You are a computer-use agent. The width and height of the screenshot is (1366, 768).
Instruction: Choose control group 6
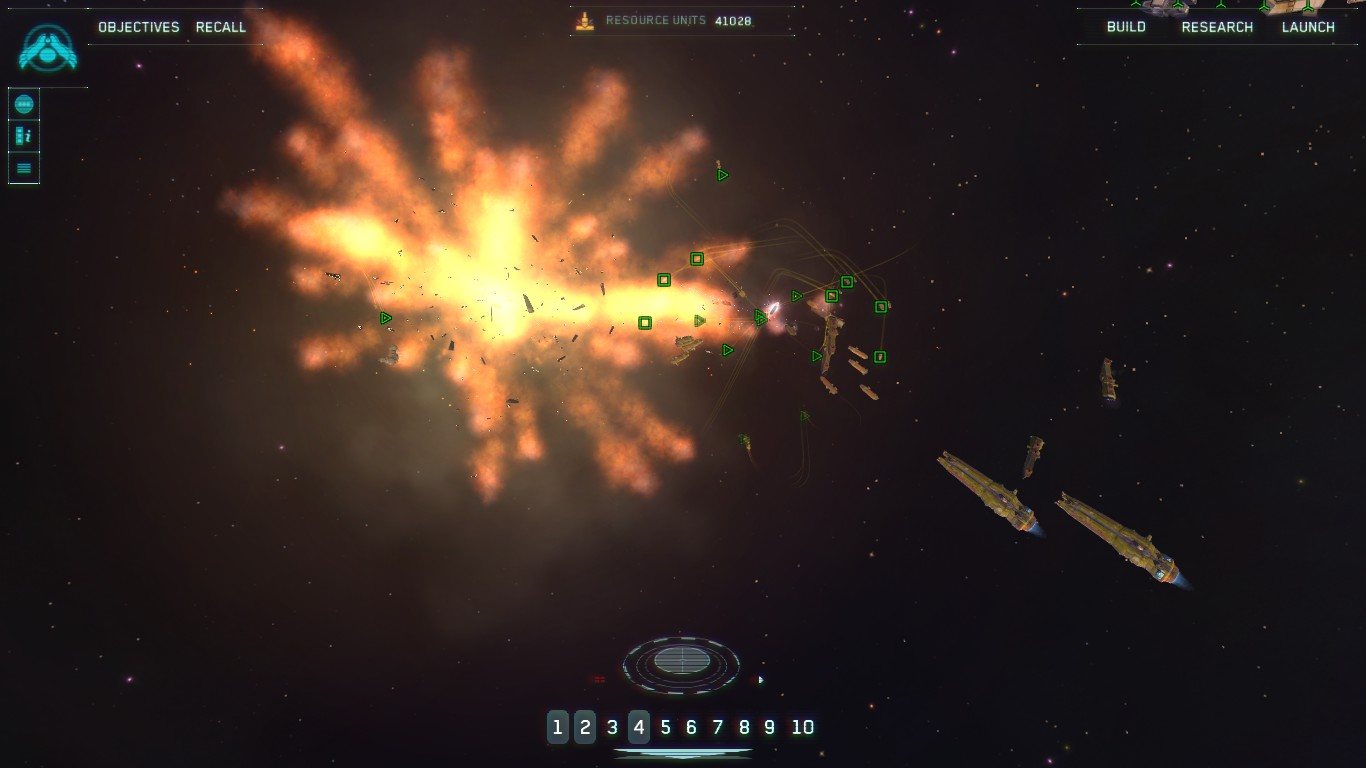coord(691,727)
